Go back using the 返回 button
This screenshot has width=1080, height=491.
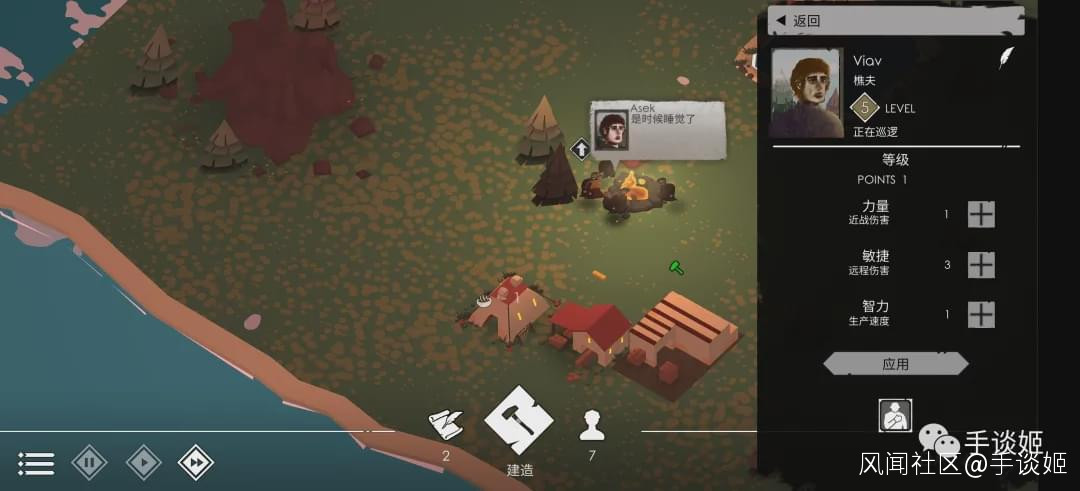click(895, 20)
